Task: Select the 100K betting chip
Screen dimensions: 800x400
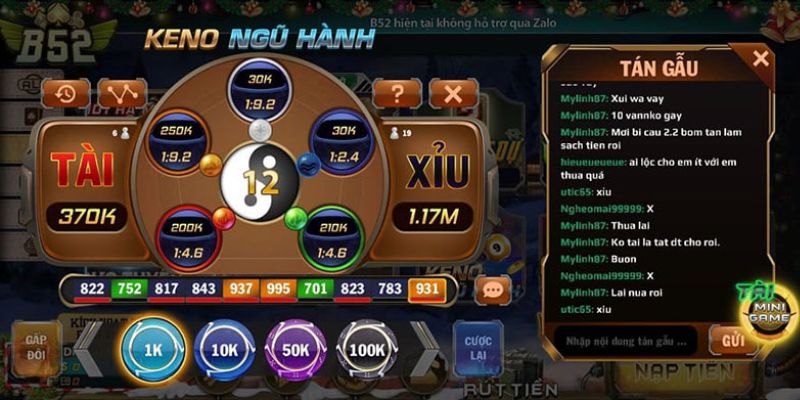Action: coord(368,350)
